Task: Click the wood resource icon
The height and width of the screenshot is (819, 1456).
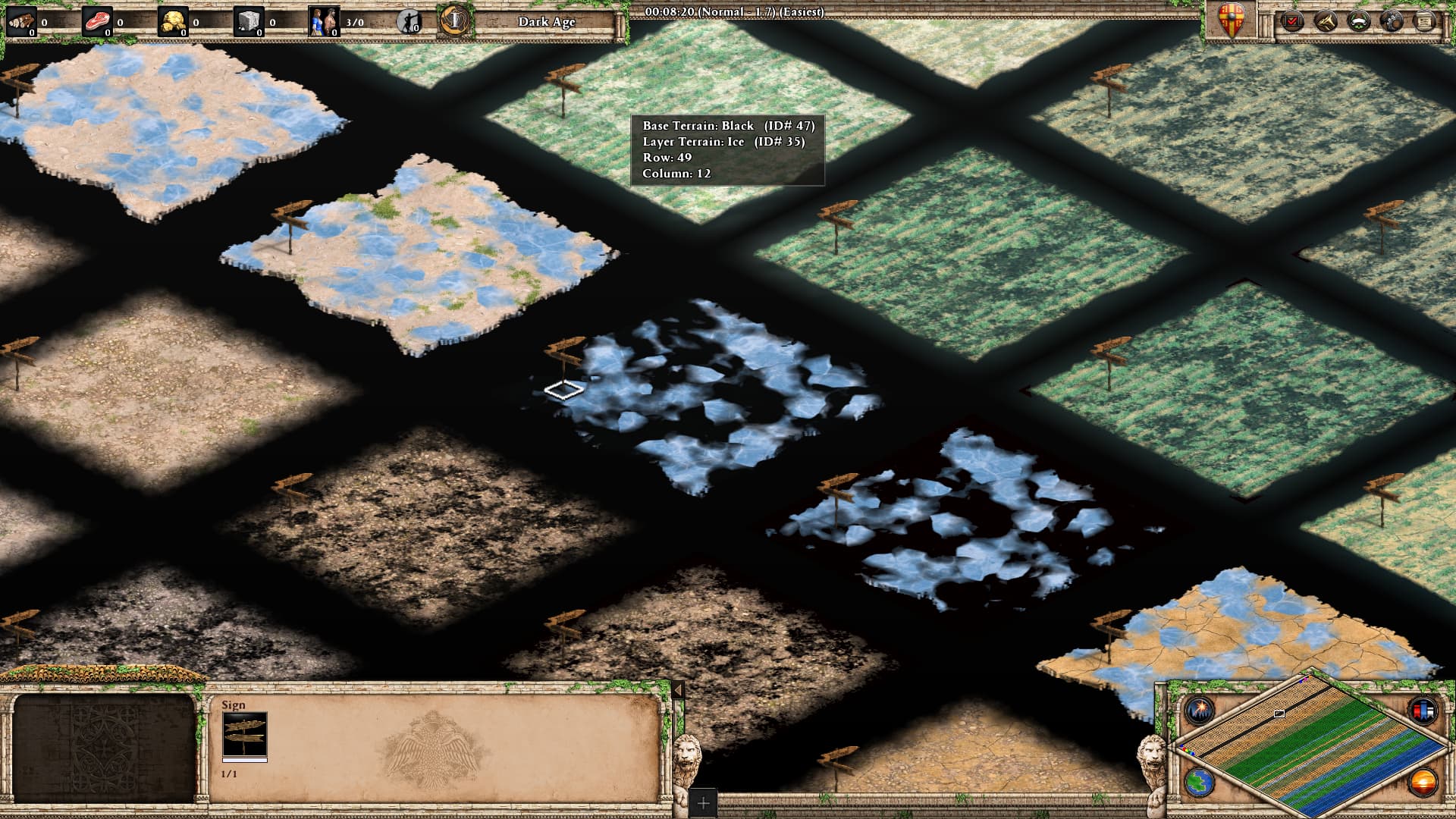Action: pyautogui.click(x=21, y=21)
